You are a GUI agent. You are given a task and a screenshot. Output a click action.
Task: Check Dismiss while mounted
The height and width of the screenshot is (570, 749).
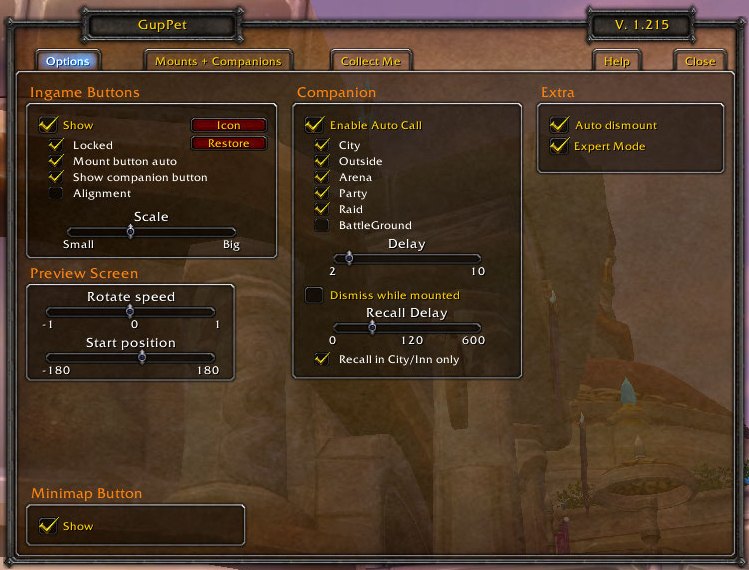314,295
